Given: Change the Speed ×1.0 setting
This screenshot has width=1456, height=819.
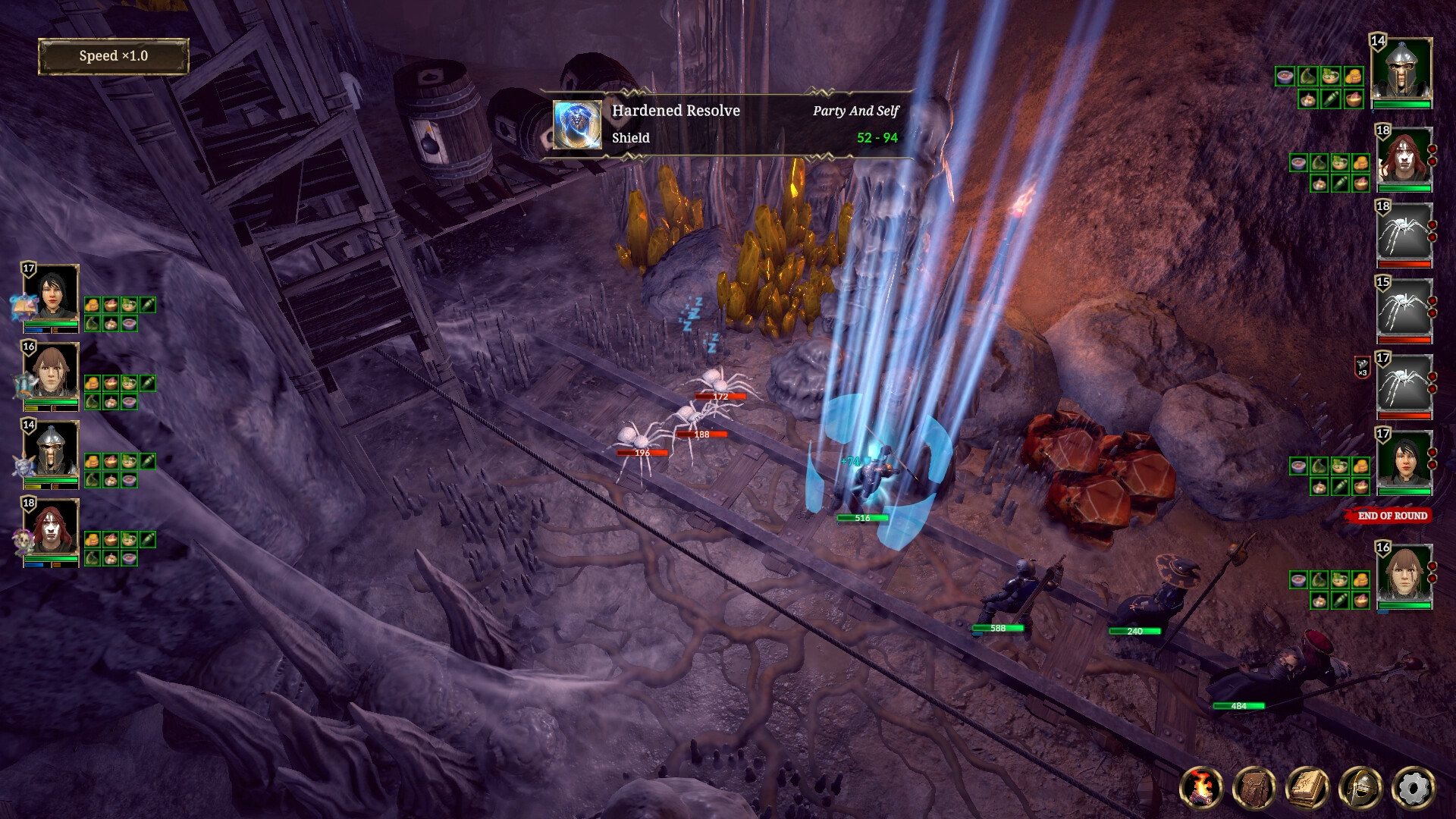Looking at the screenshot, I should tap(113, 57).
